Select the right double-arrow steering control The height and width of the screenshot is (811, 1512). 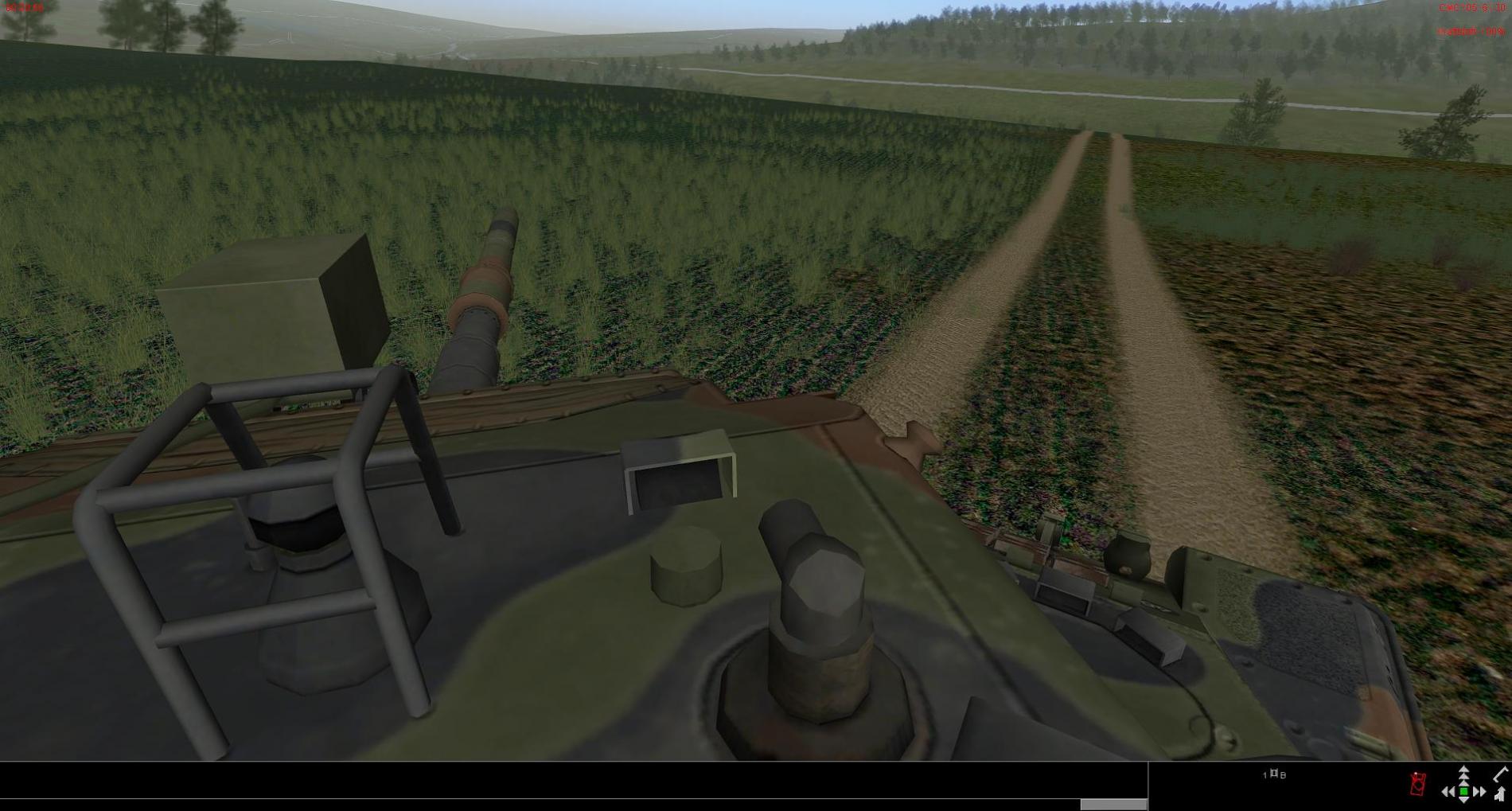[x=1479, y=792]
